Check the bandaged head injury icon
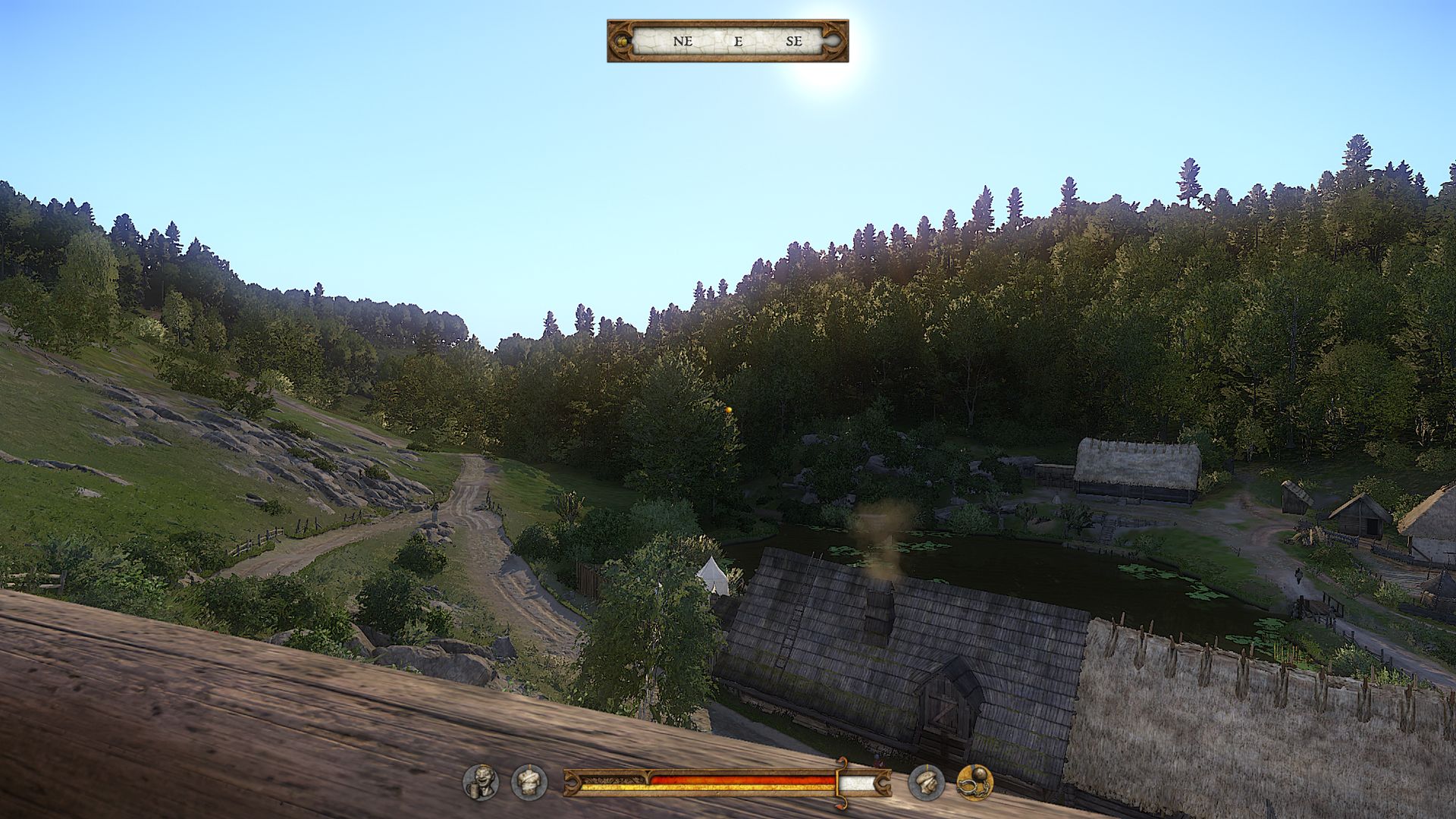 (927, 783)
